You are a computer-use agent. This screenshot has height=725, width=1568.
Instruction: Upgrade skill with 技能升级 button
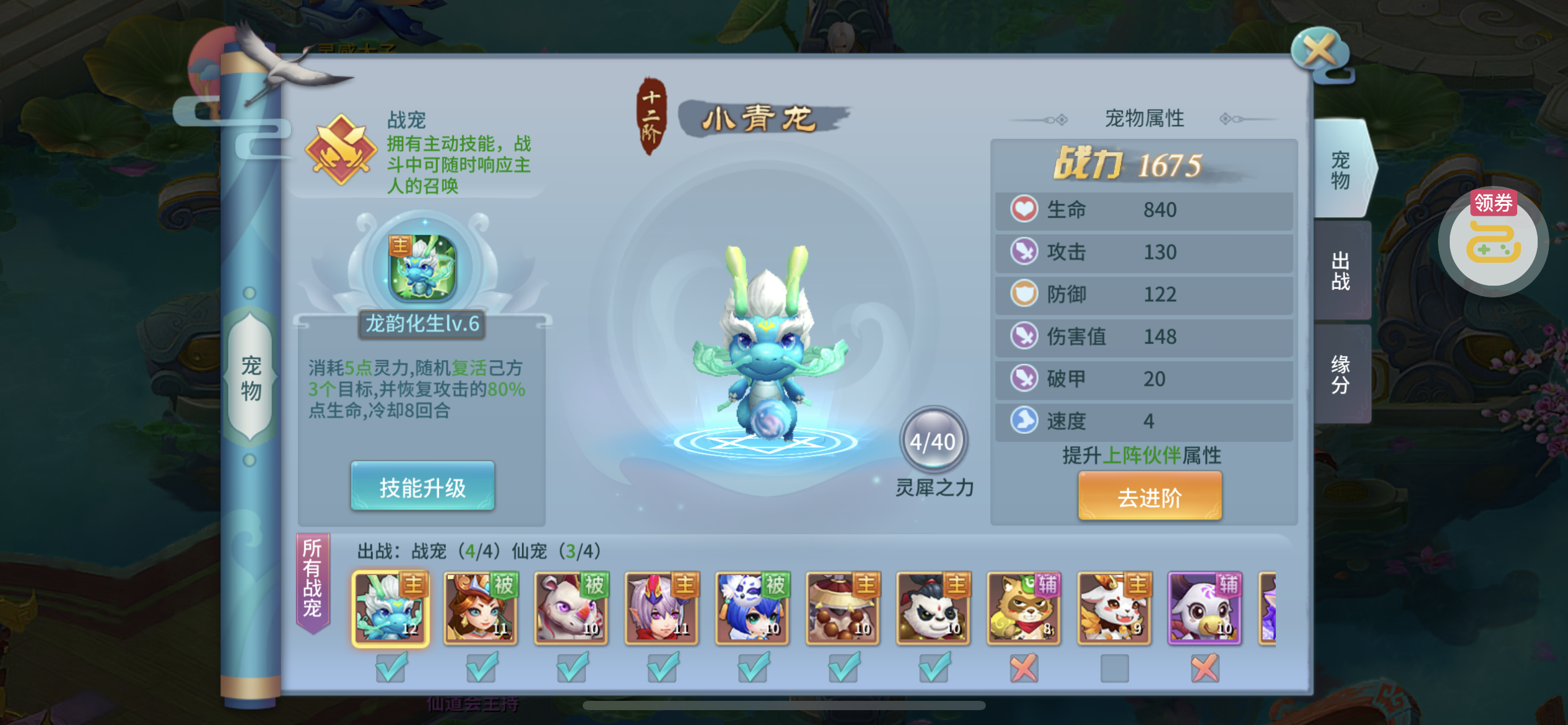(x=422, y=487)
